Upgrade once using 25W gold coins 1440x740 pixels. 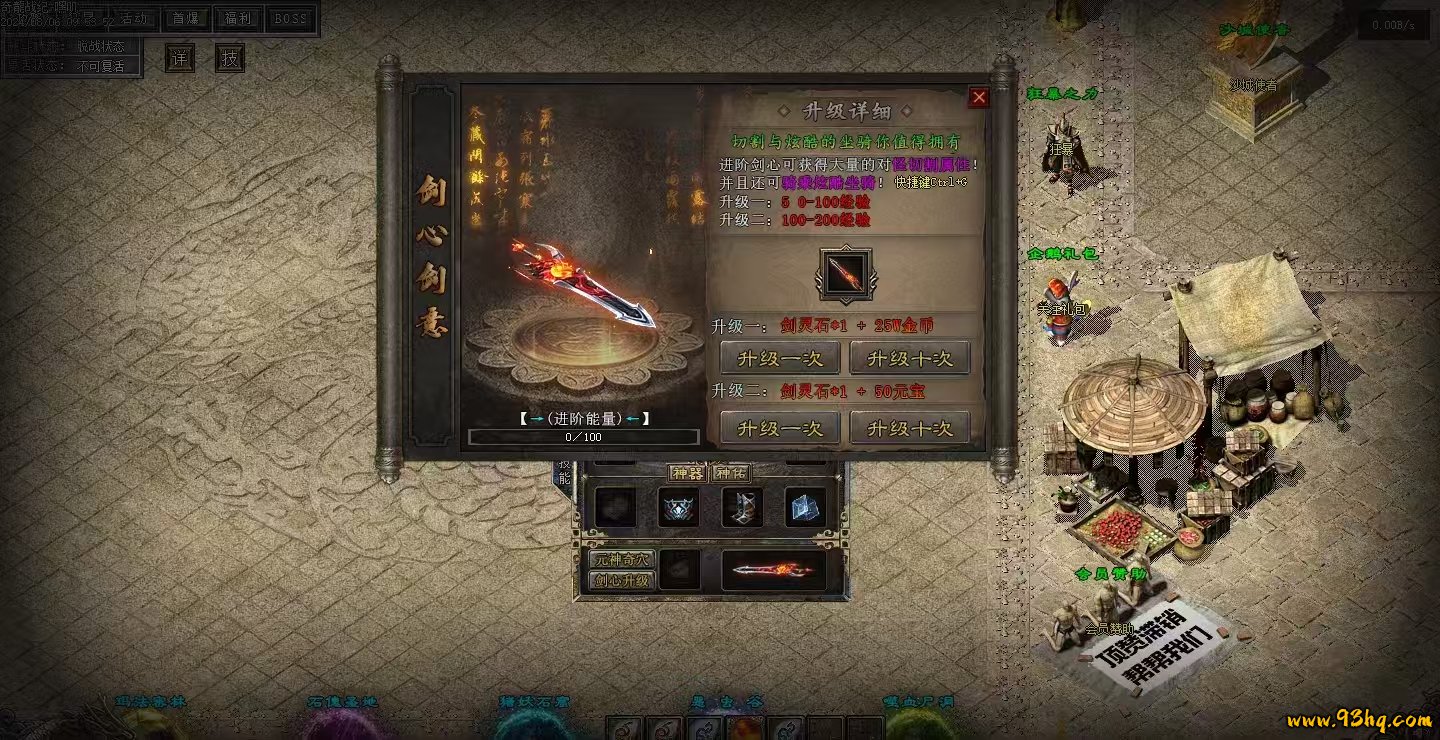tap(779, 358)
